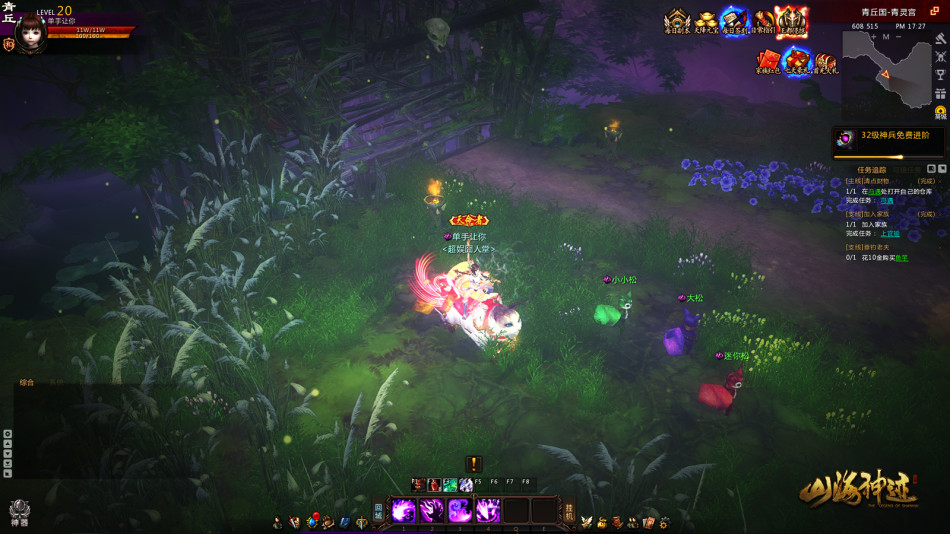Open the 天降元宝 gold ingot event
The image size is (950, 534).
706,21
